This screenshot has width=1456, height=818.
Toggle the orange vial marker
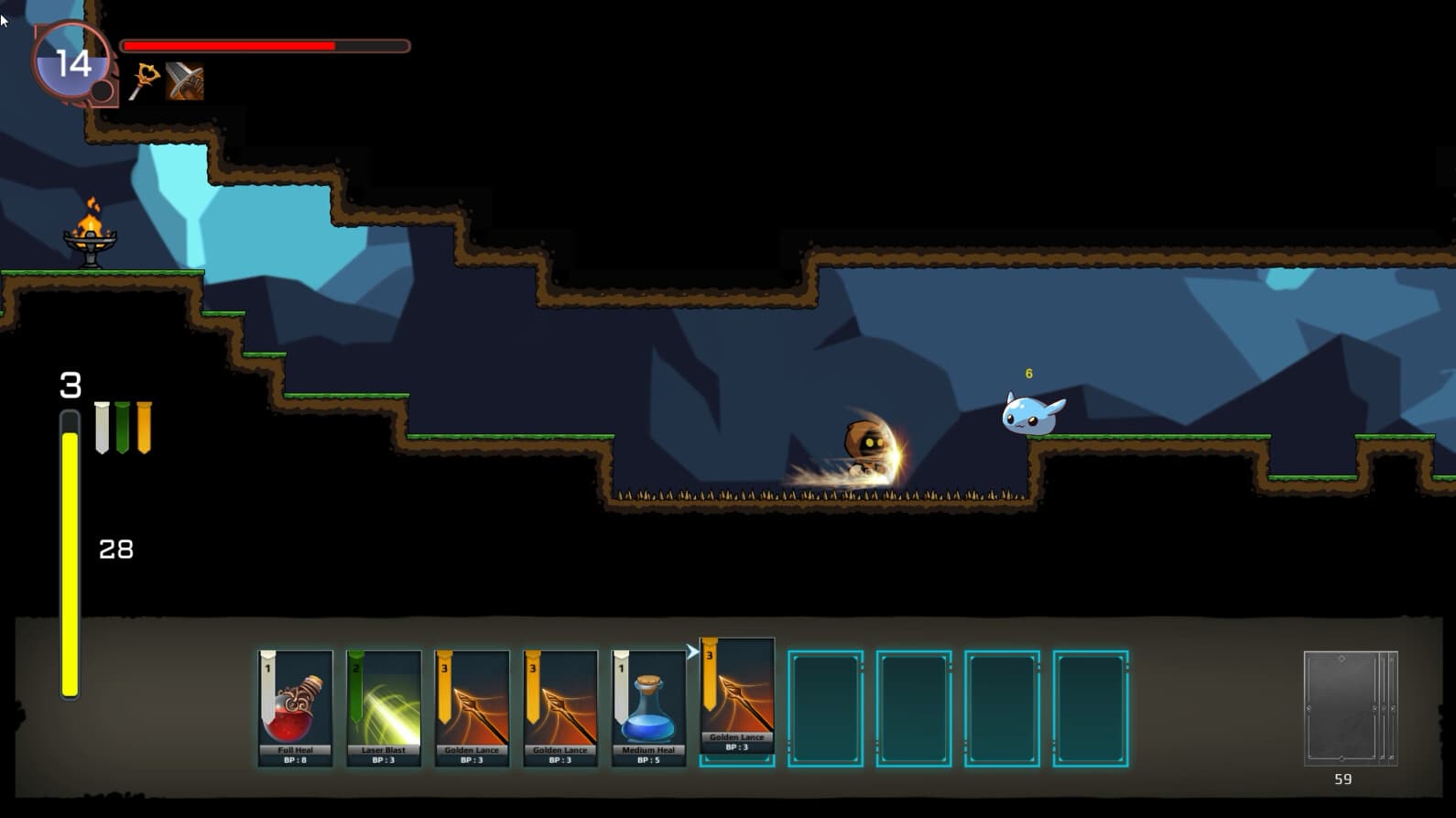(x=145, y=426)
